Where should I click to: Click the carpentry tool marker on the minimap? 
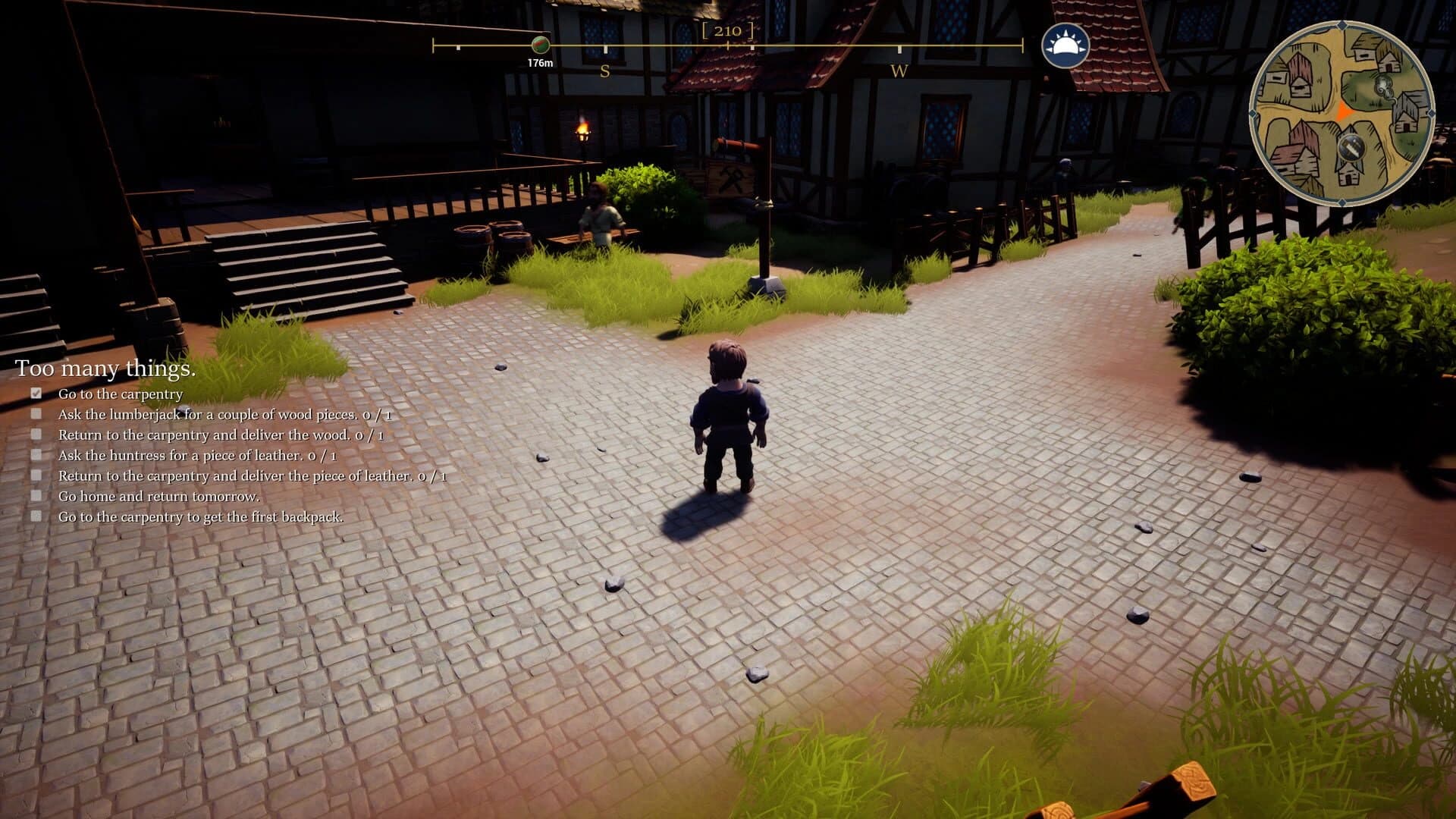point(1351,147)
